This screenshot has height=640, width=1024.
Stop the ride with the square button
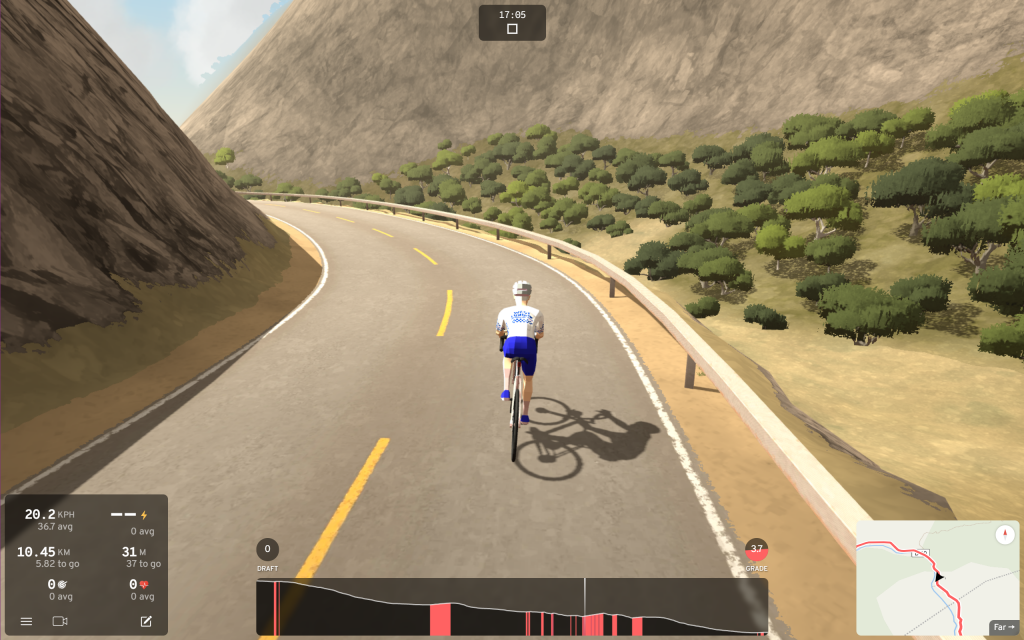pyautogui.click(x=512, y=29)
